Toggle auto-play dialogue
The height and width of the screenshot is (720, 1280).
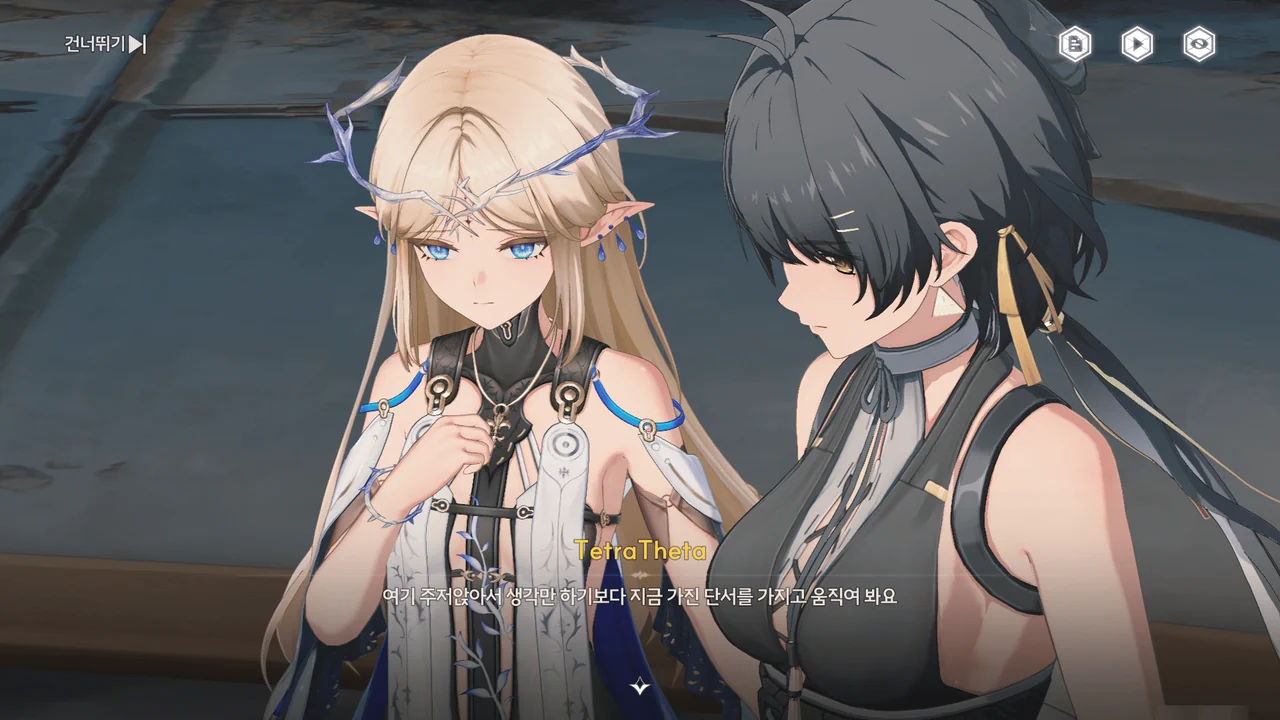point(1137,44)
